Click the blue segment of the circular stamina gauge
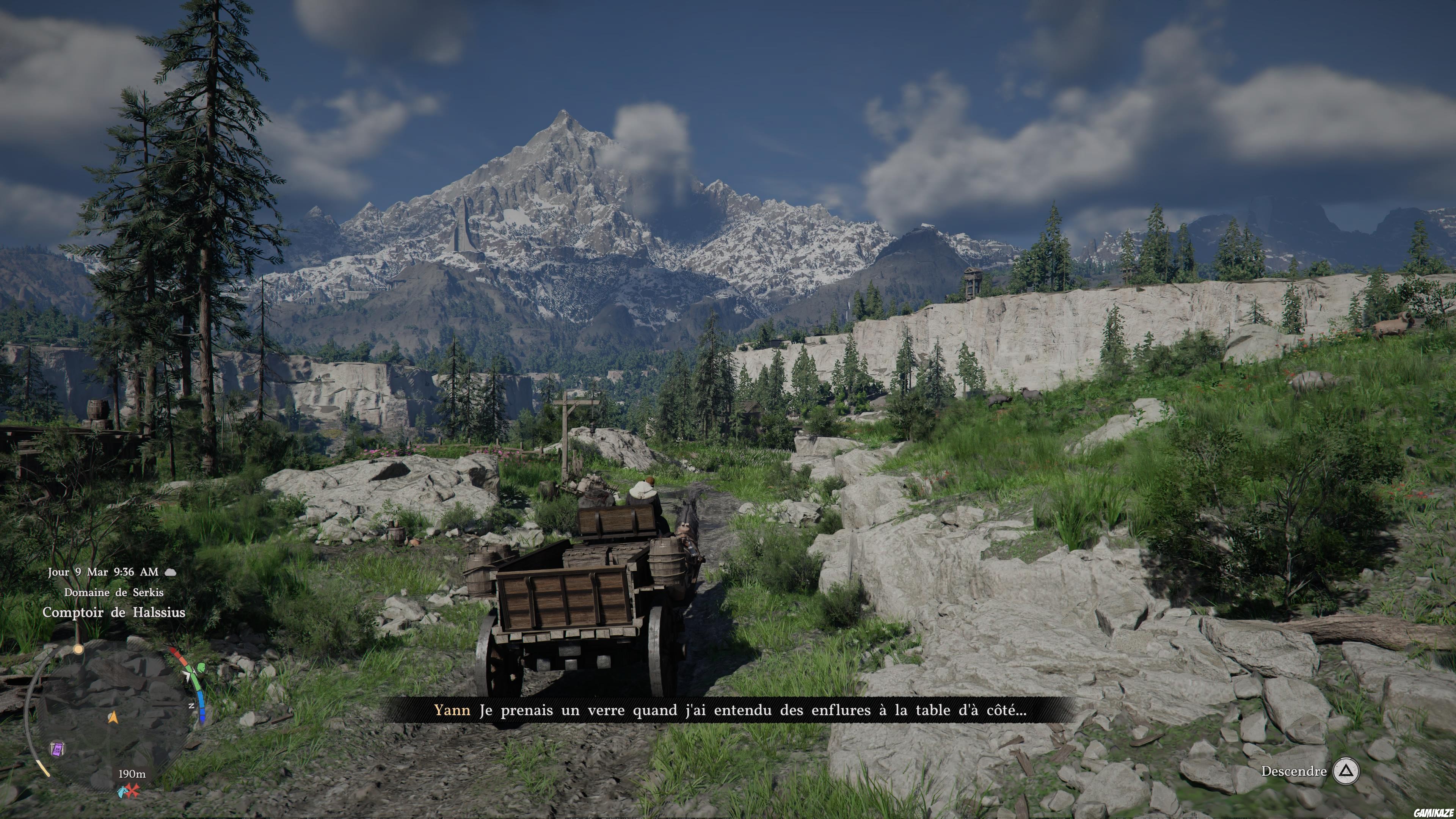This screenshot has height=819, width=1456. (x=202, y=705)
